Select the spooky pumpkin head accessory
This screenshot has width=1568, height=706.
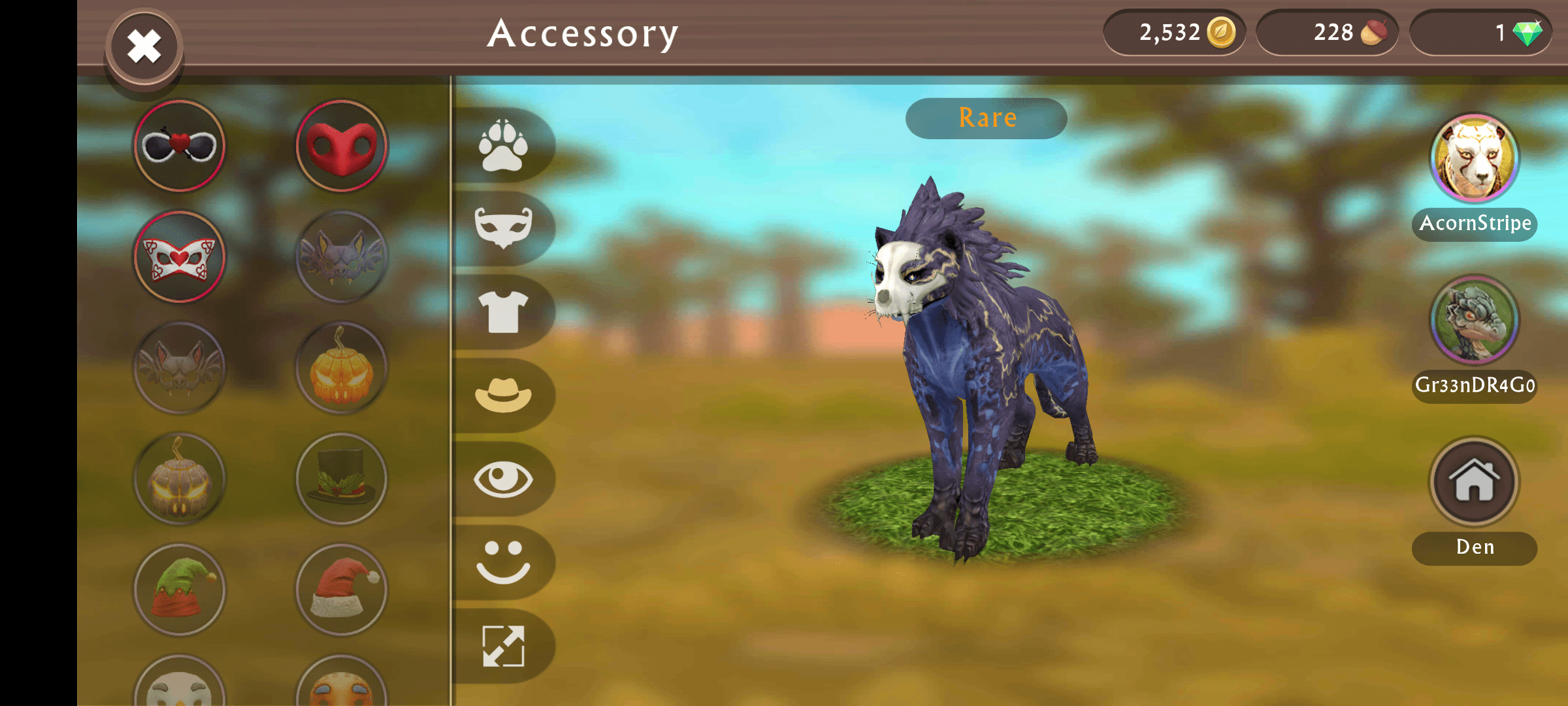tap(340, 368)
